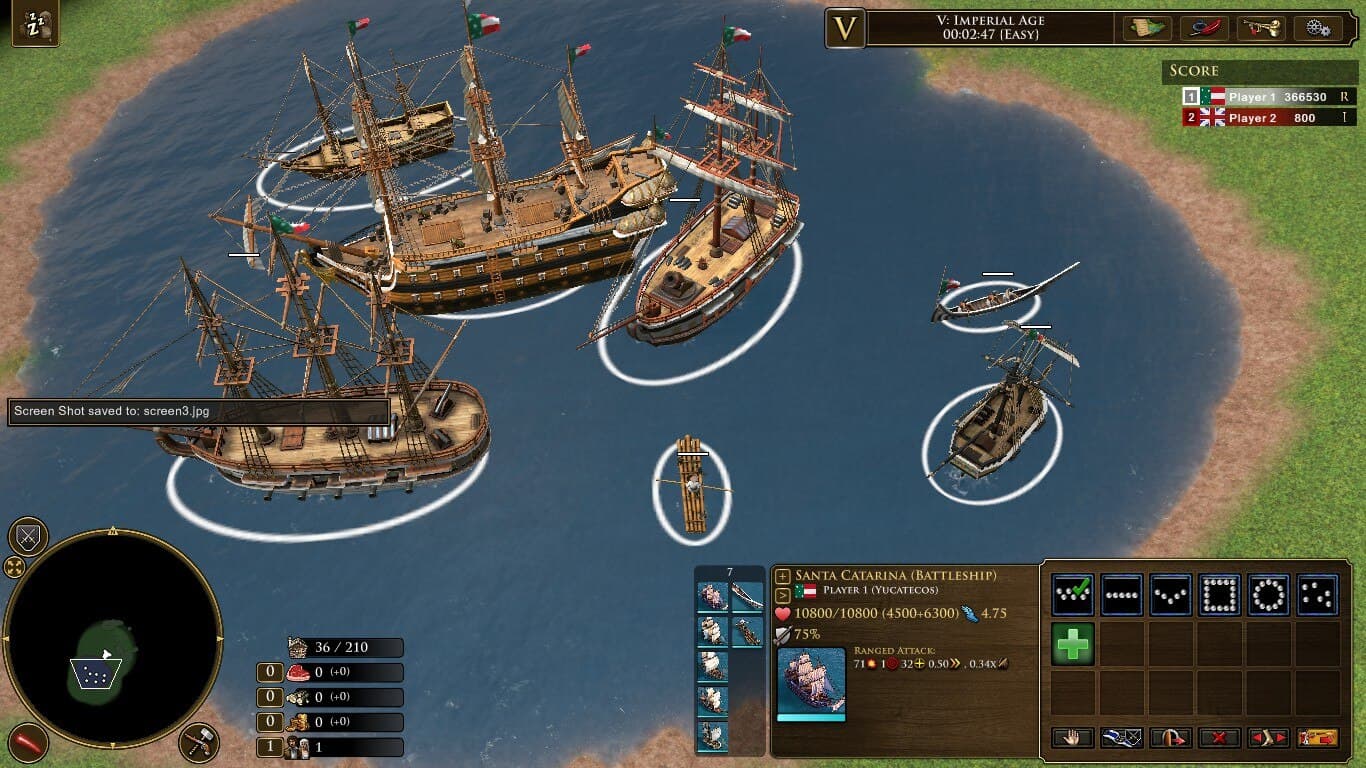Click the plus expander beside Santa Catarina
Viewport: 1366px width, 768px height.
pyautogui.click(x=783, y=576)
